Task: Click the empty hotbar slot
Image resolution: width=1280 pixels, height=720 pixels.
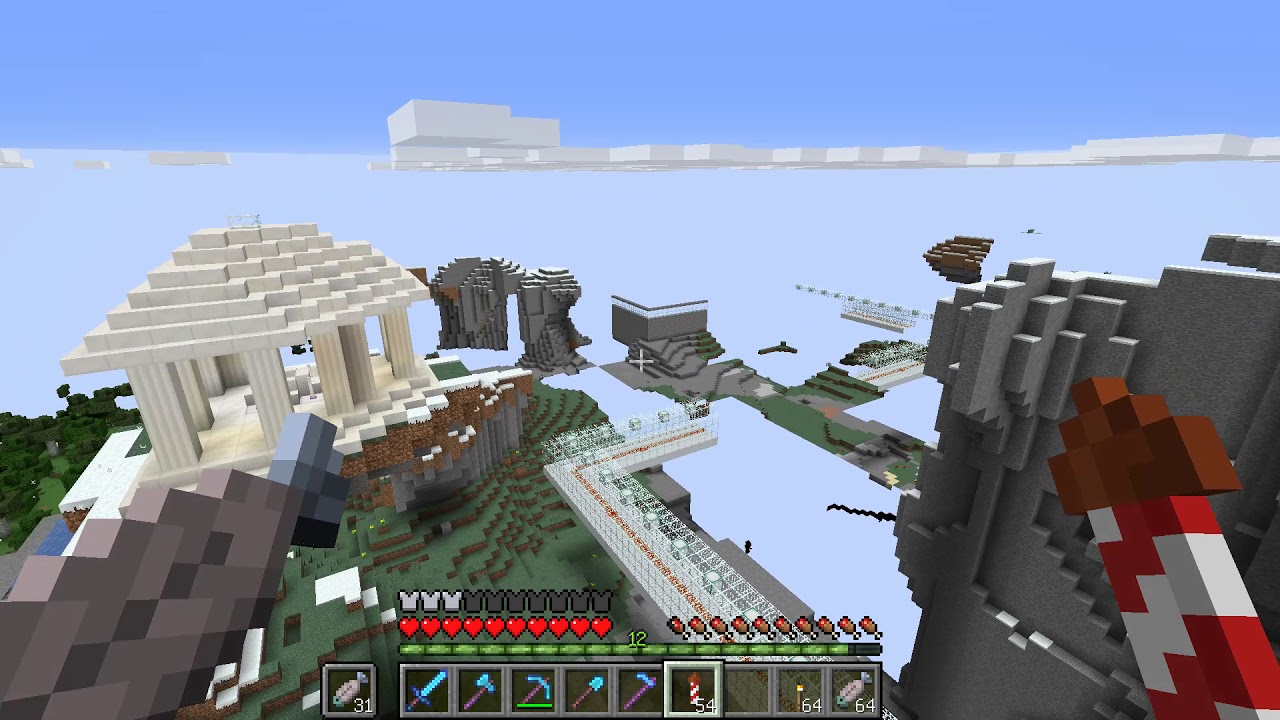Action: point(748,690)
